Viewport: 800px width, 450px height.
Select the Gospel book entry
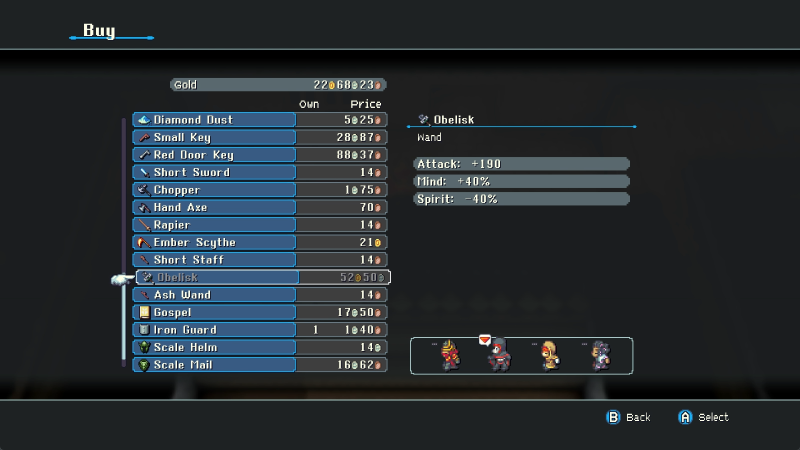215,312
